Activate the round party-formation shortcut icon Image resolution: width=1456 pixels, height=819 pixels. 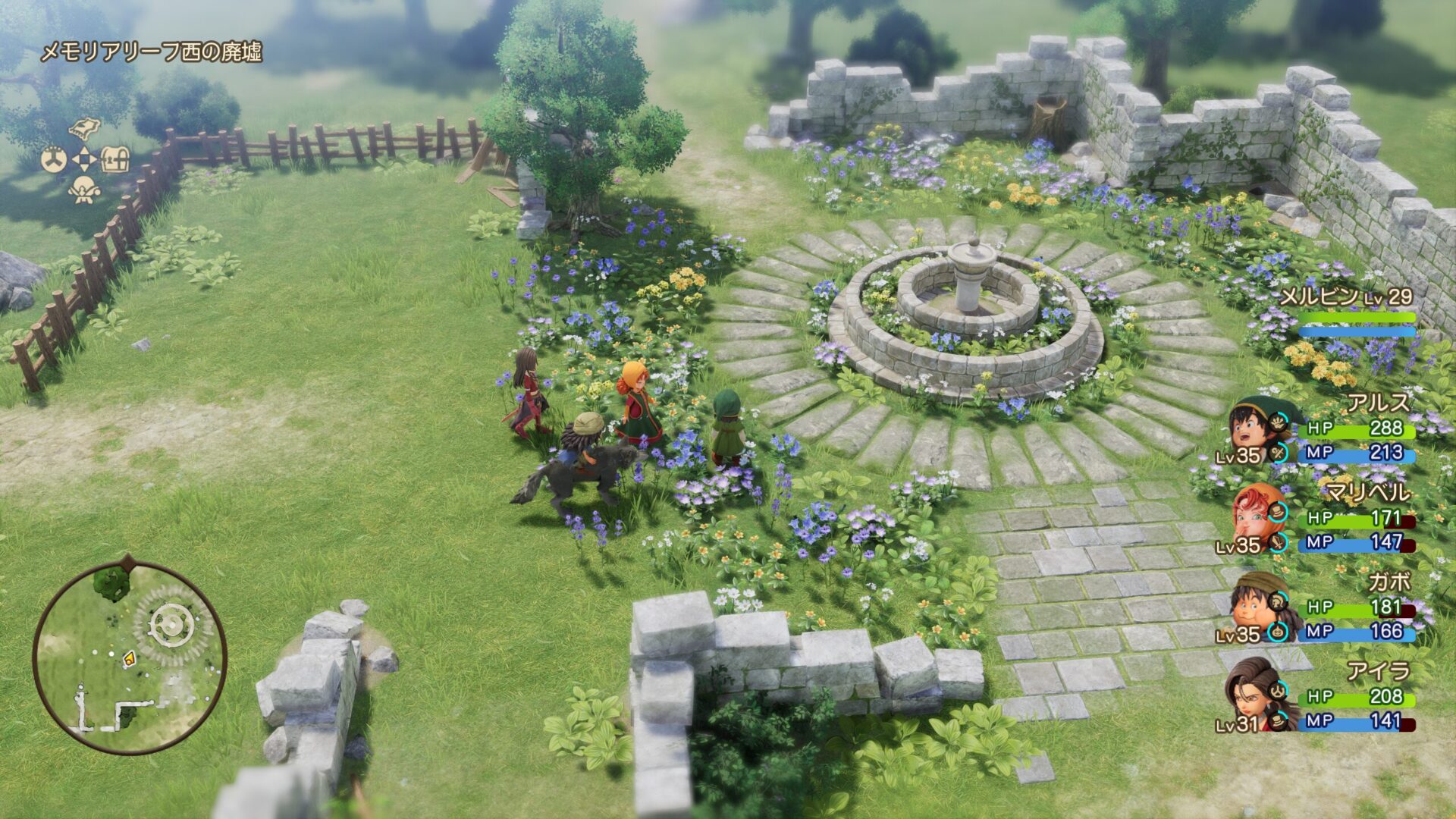(53, 160)
